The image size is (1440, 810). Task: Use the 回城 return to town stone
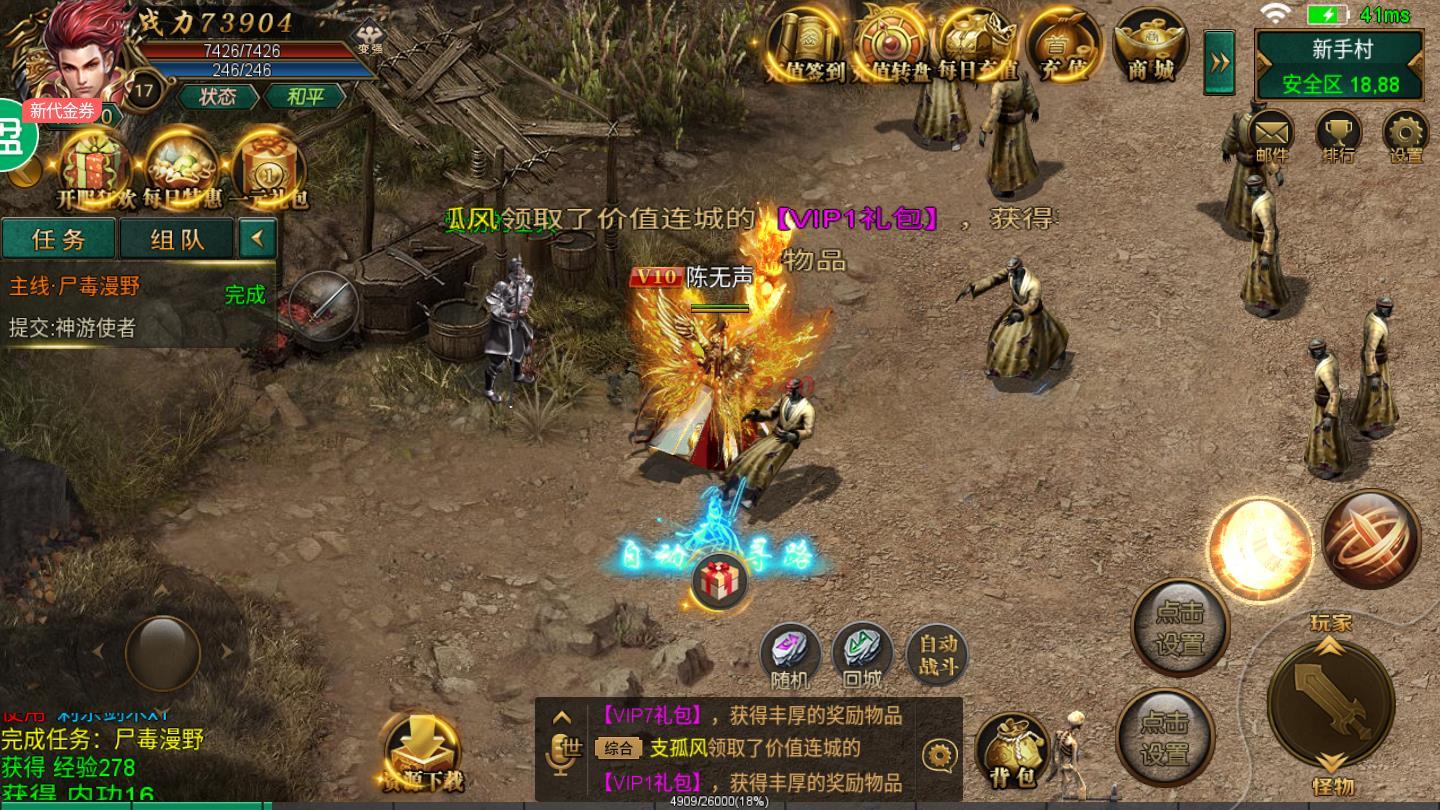[x=862, y=654]
